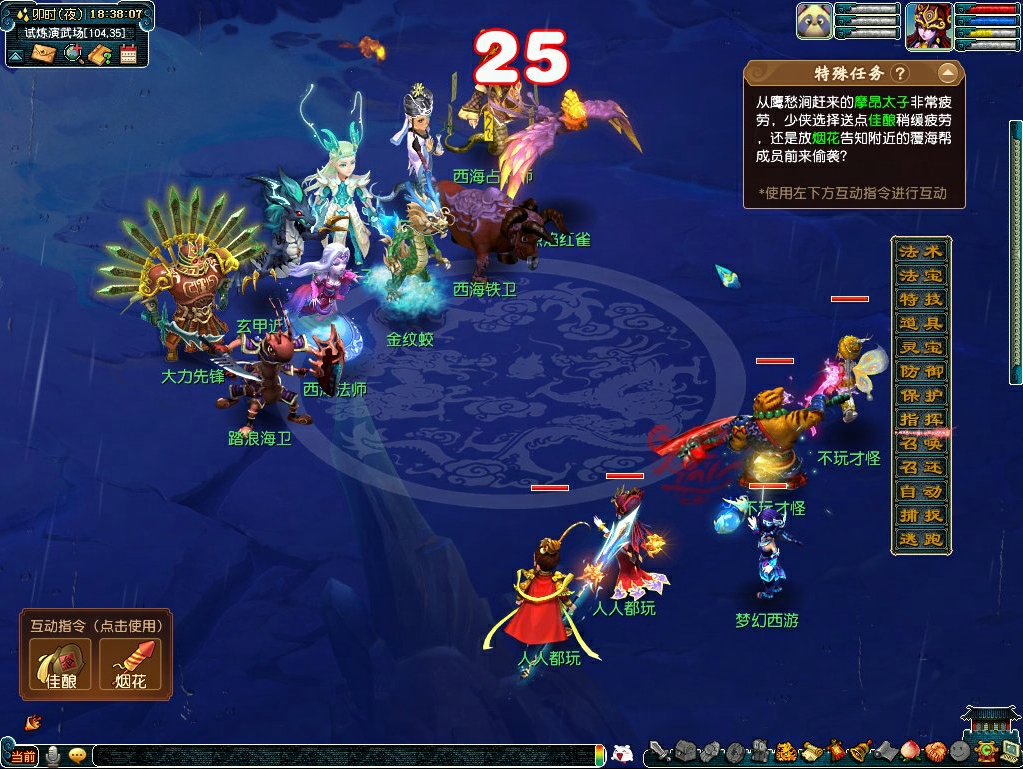Click the question mark beside 特殊任务
1023x769 pixels.
900,74
